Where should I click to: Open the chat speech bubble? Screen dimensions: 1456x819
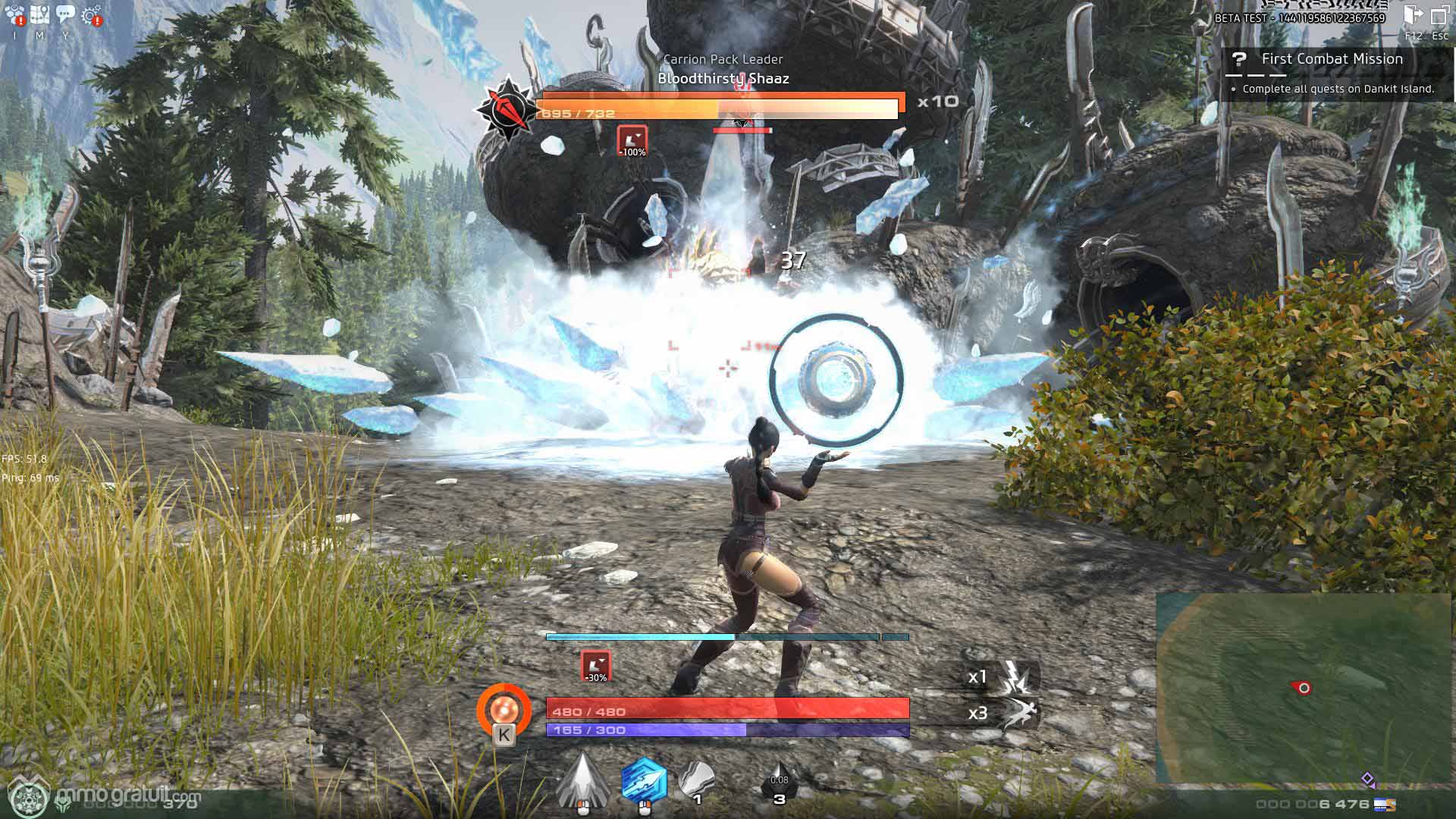tap(65, 15)
